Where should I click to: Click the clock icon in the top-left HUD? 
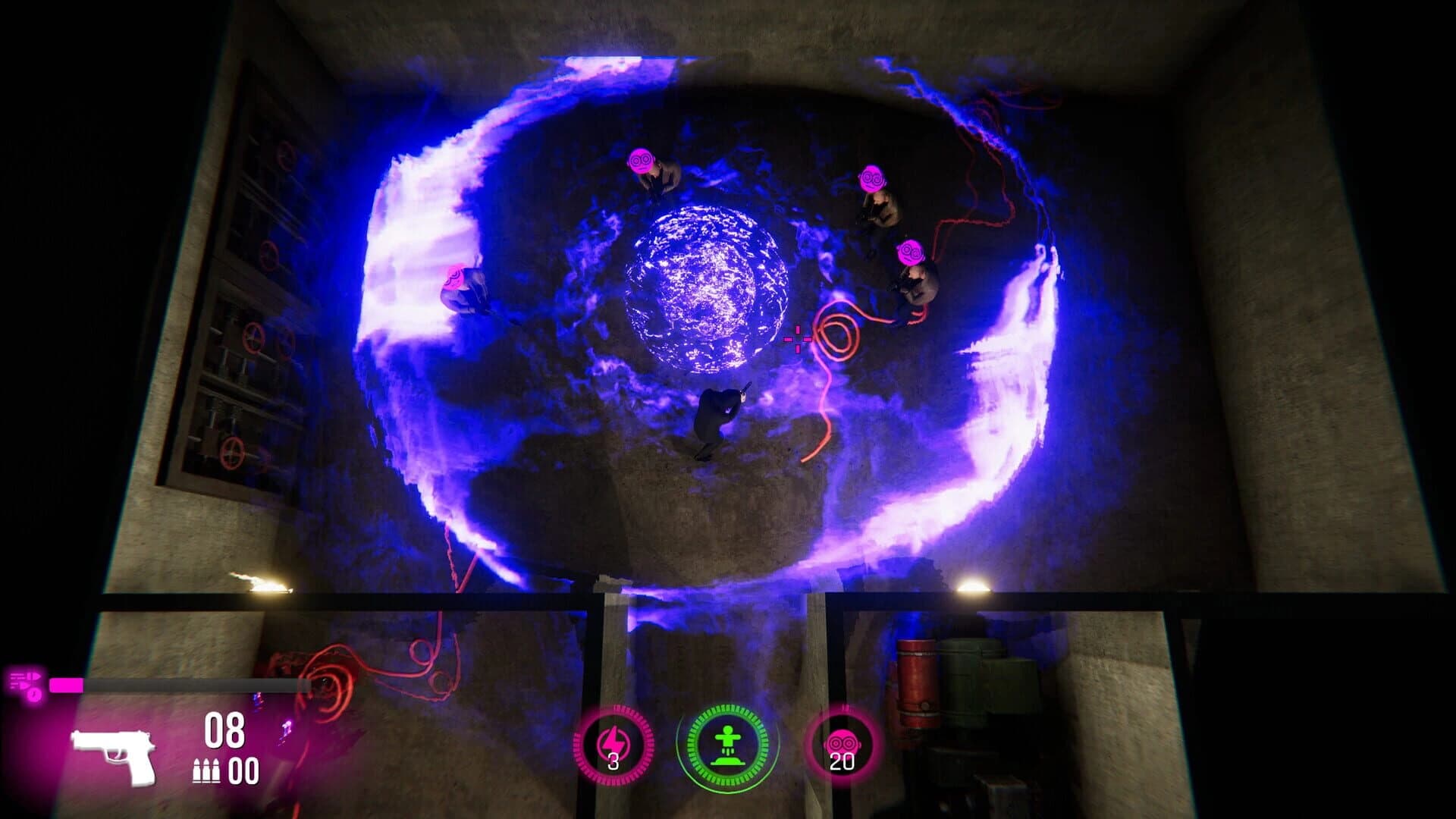34,695
